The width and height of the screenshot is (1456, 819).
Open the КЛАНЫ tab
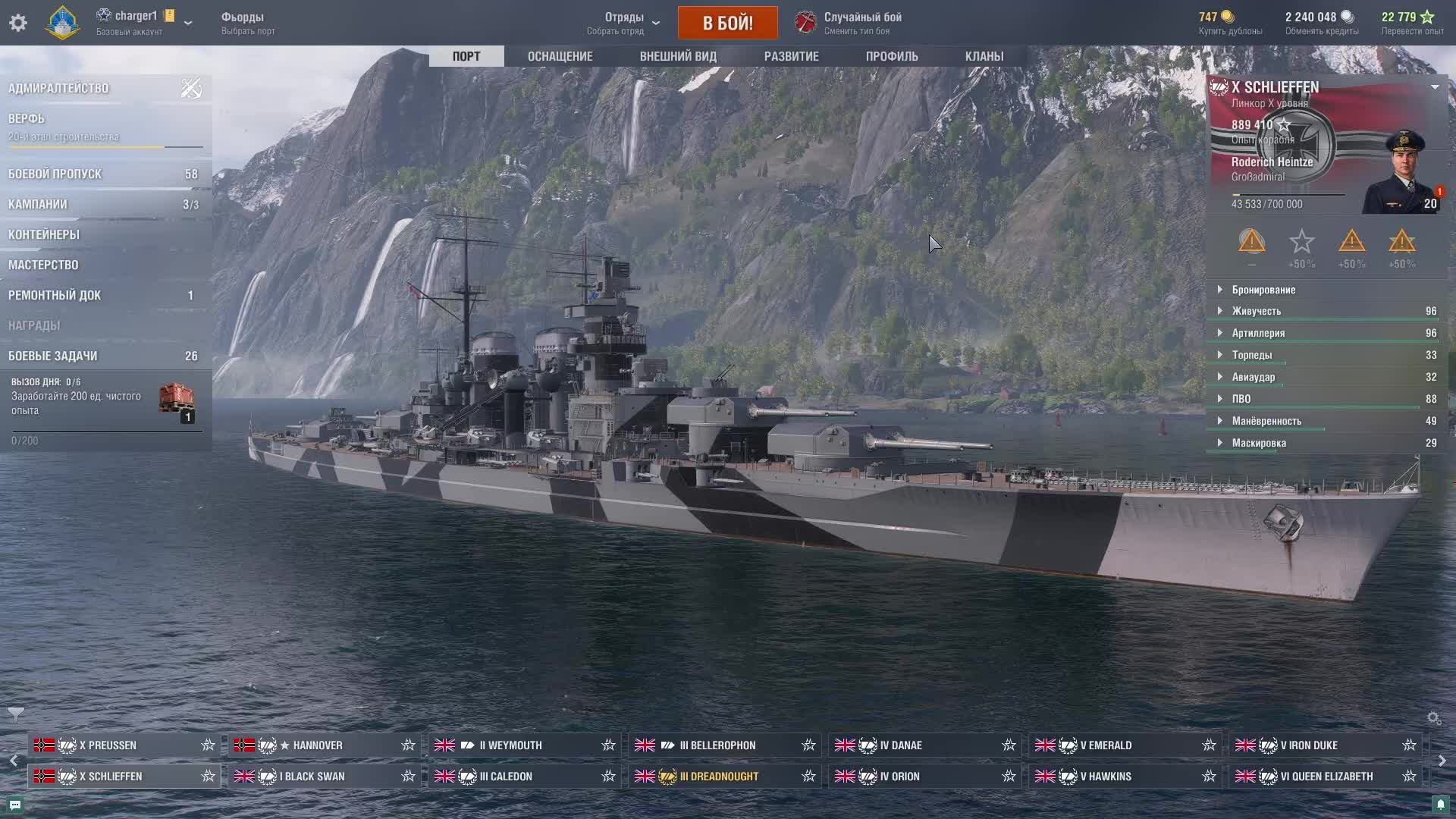[x=984, y=56]
